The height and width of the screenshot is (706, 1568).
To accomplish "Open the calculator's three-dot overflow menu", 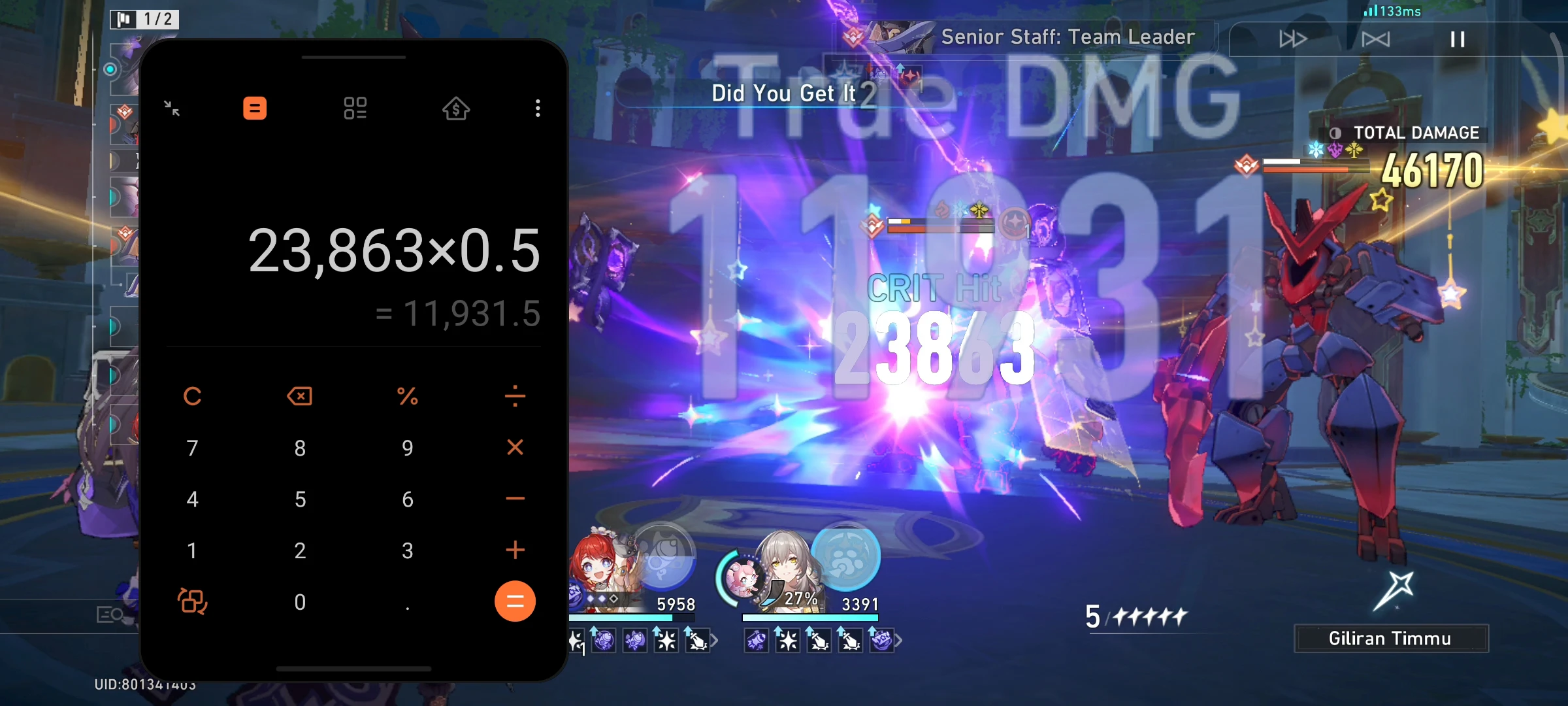I will pos(537,108).
